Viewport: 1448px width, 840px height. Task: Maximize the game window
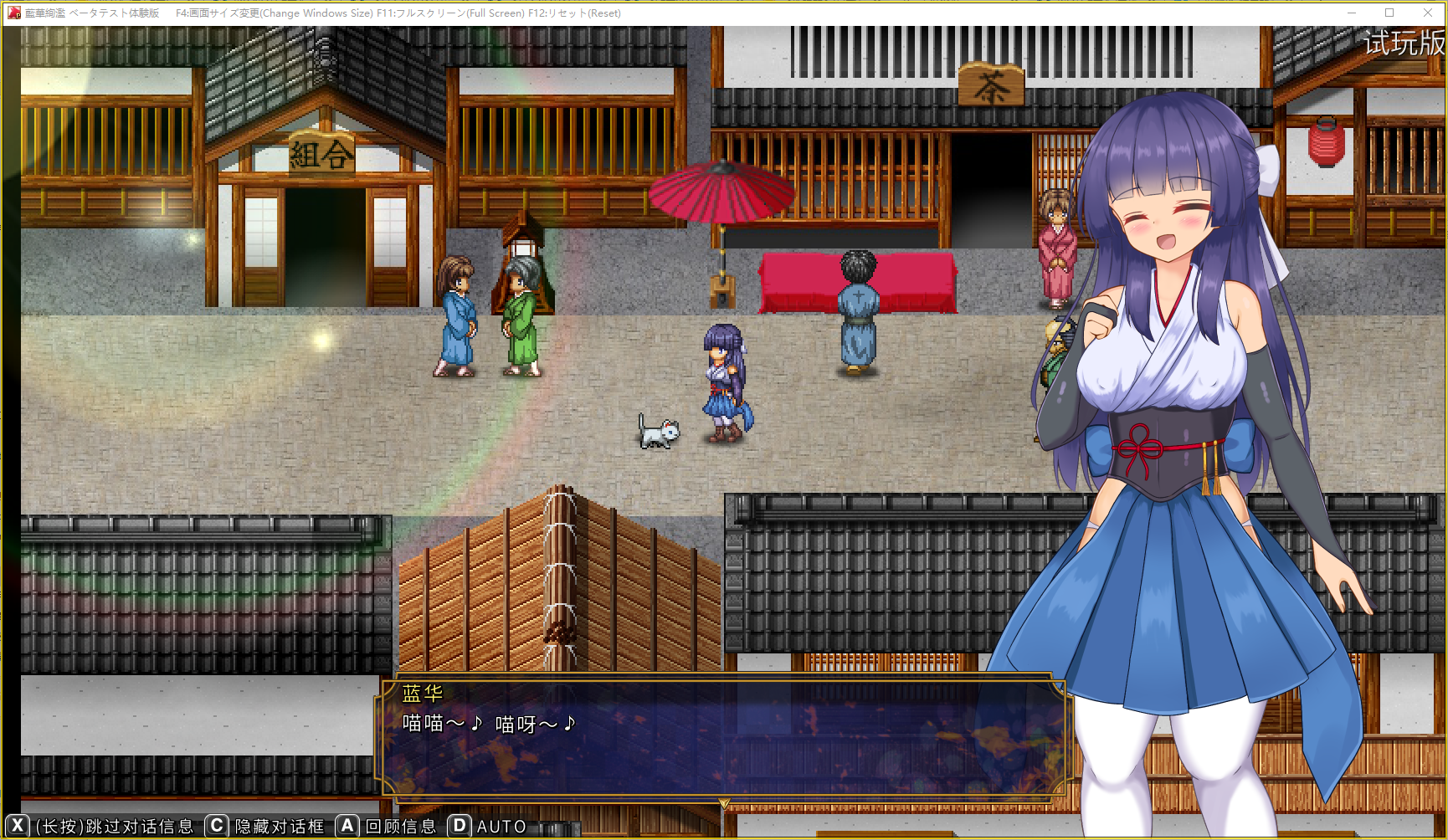(x=1389, y=13)
